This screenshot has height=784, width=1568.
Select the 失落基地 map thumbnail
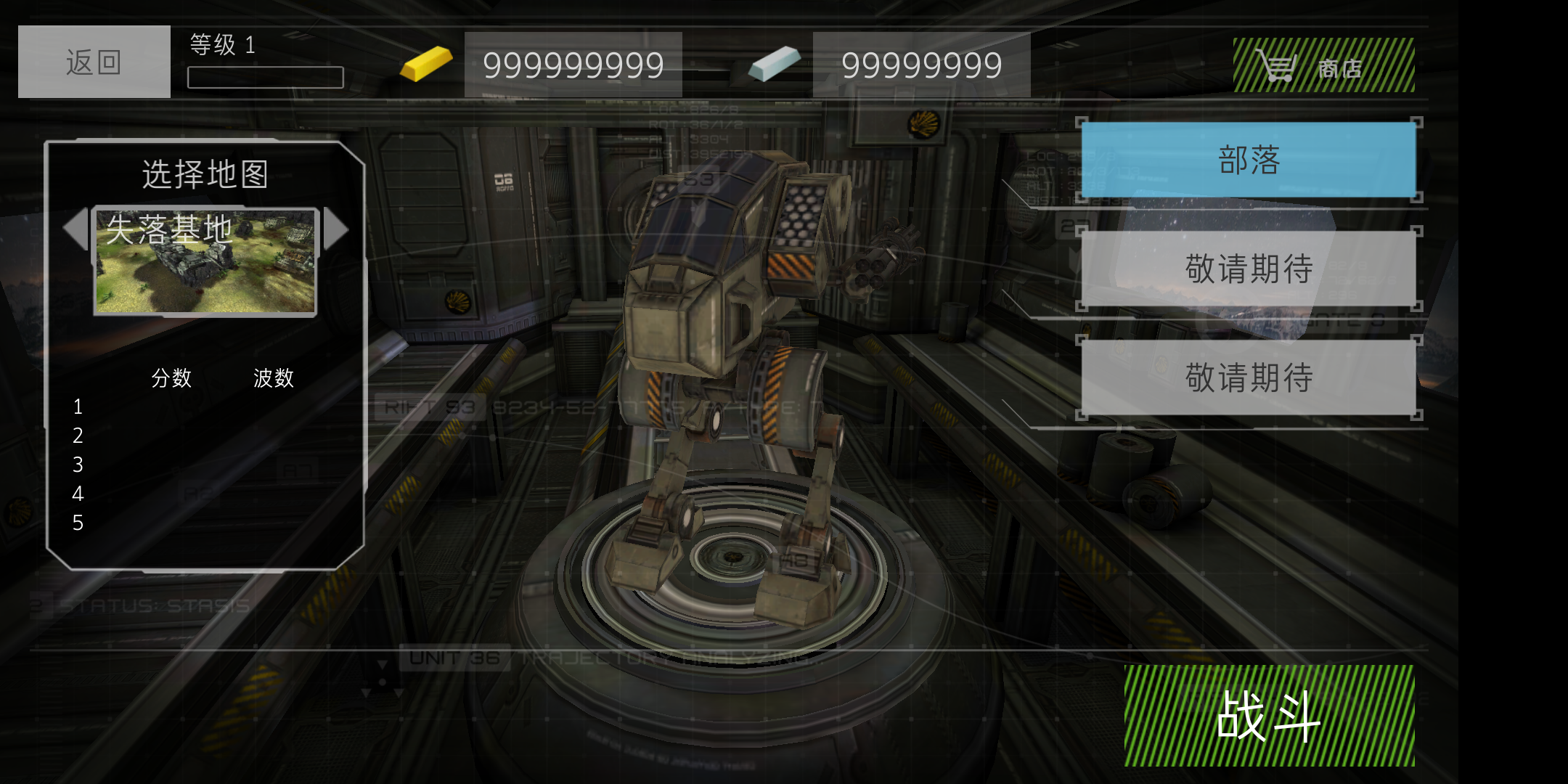(205, 262)
